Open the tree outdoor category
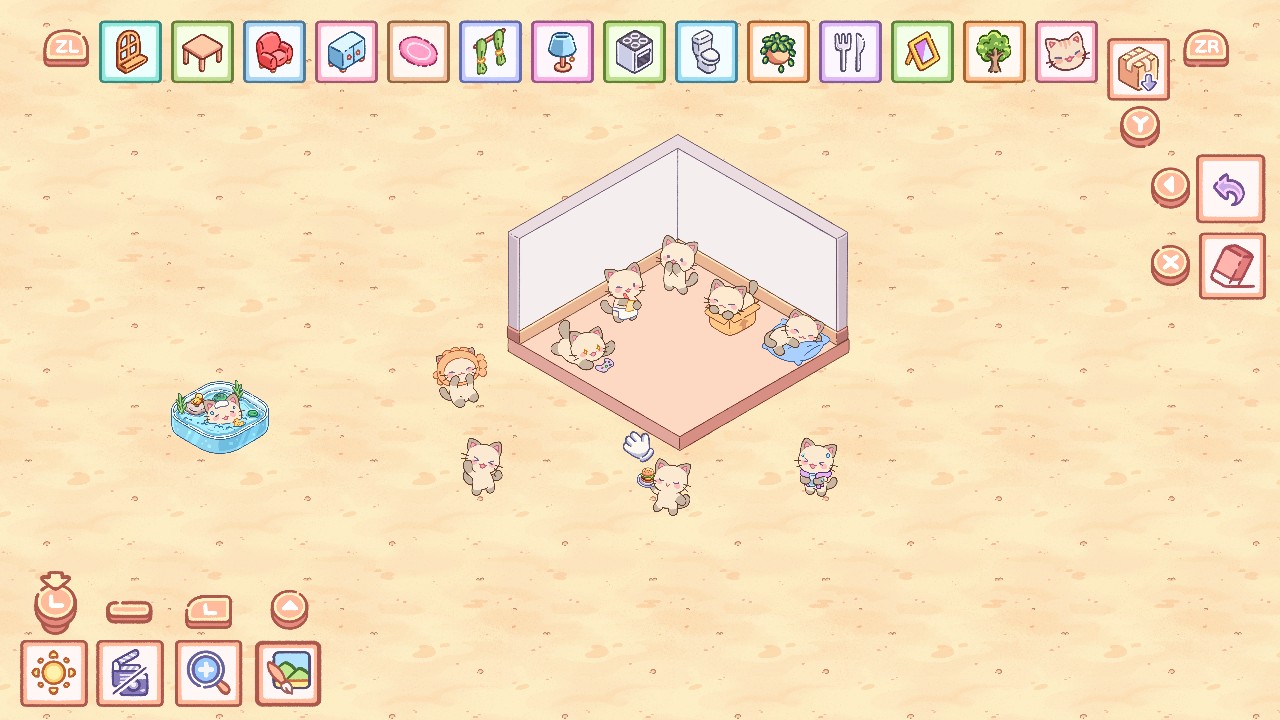This screenshot has height=720, width=1280. click(x=994, y=52)
